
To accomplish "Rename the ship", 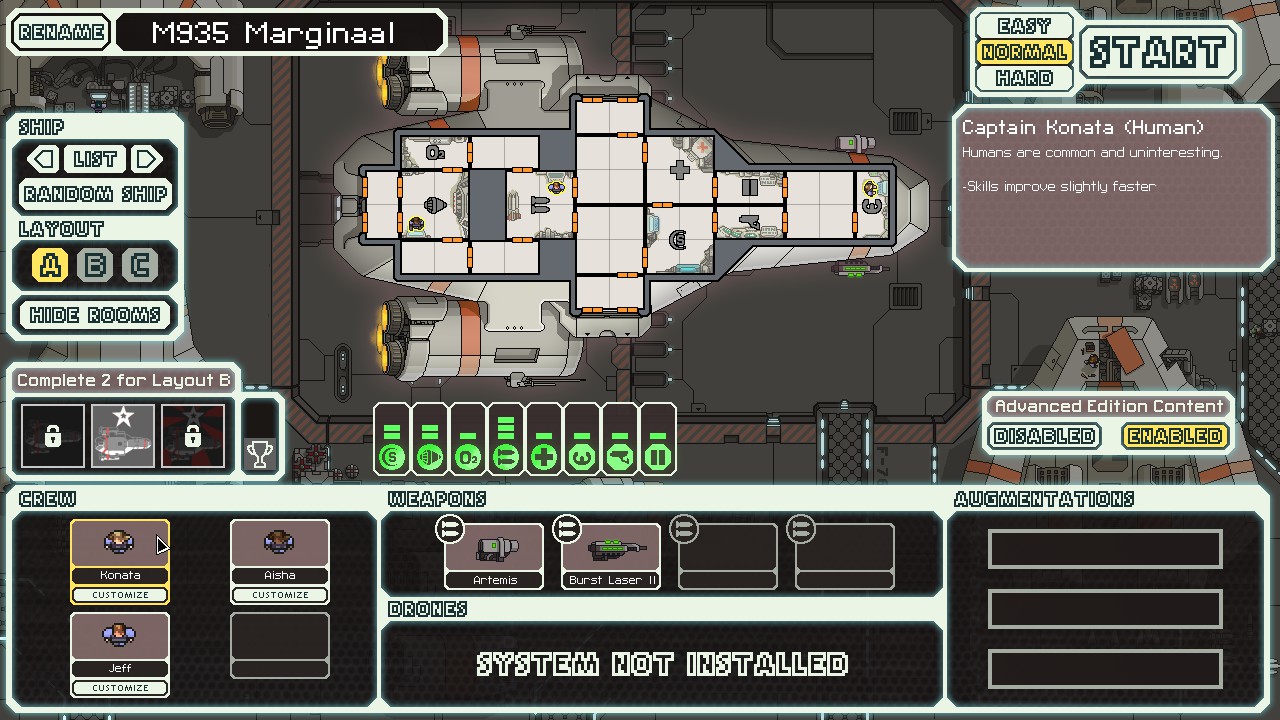I will (61, 32).
